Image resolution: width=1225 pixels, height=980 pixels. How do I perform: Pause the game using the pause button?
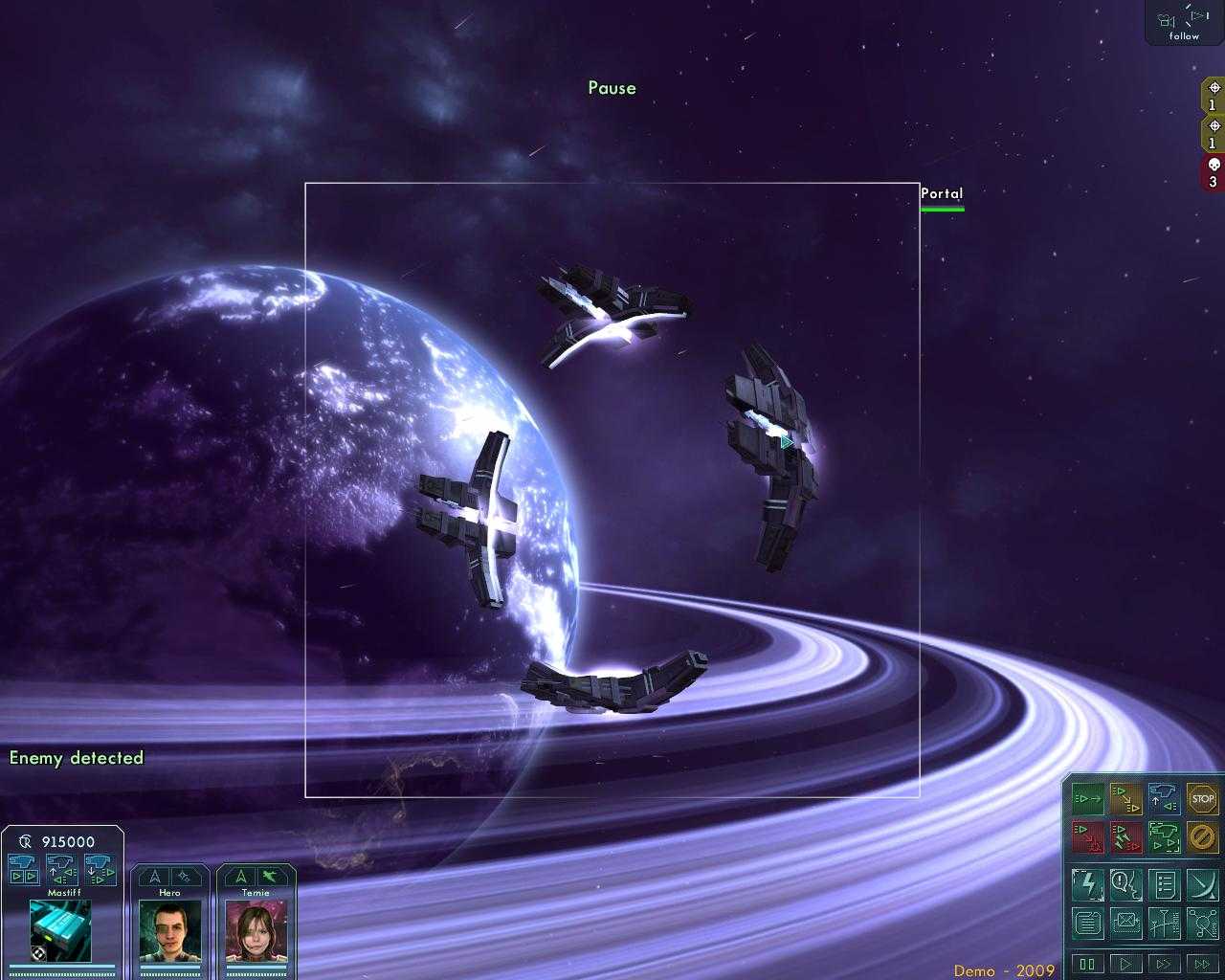[1088, 965]
